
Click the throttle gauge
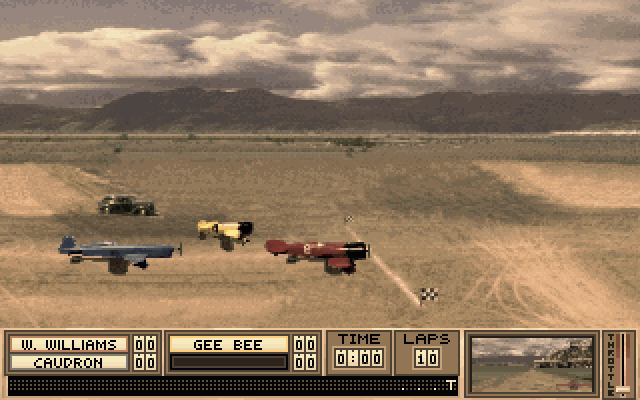click(x=624, y=364)
